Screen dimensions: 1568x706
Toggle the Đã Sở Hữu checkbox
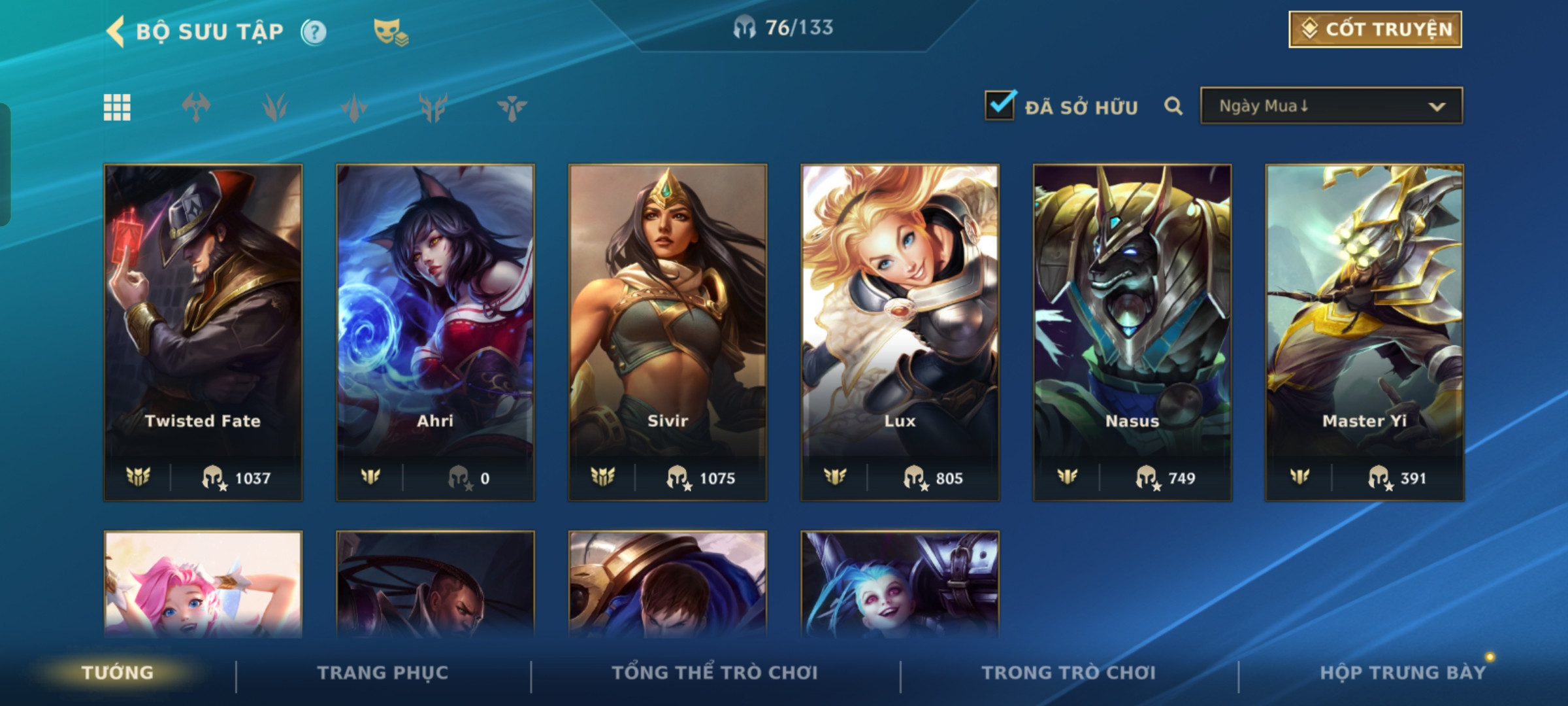pyautogui.click(x=1000, y=106)
